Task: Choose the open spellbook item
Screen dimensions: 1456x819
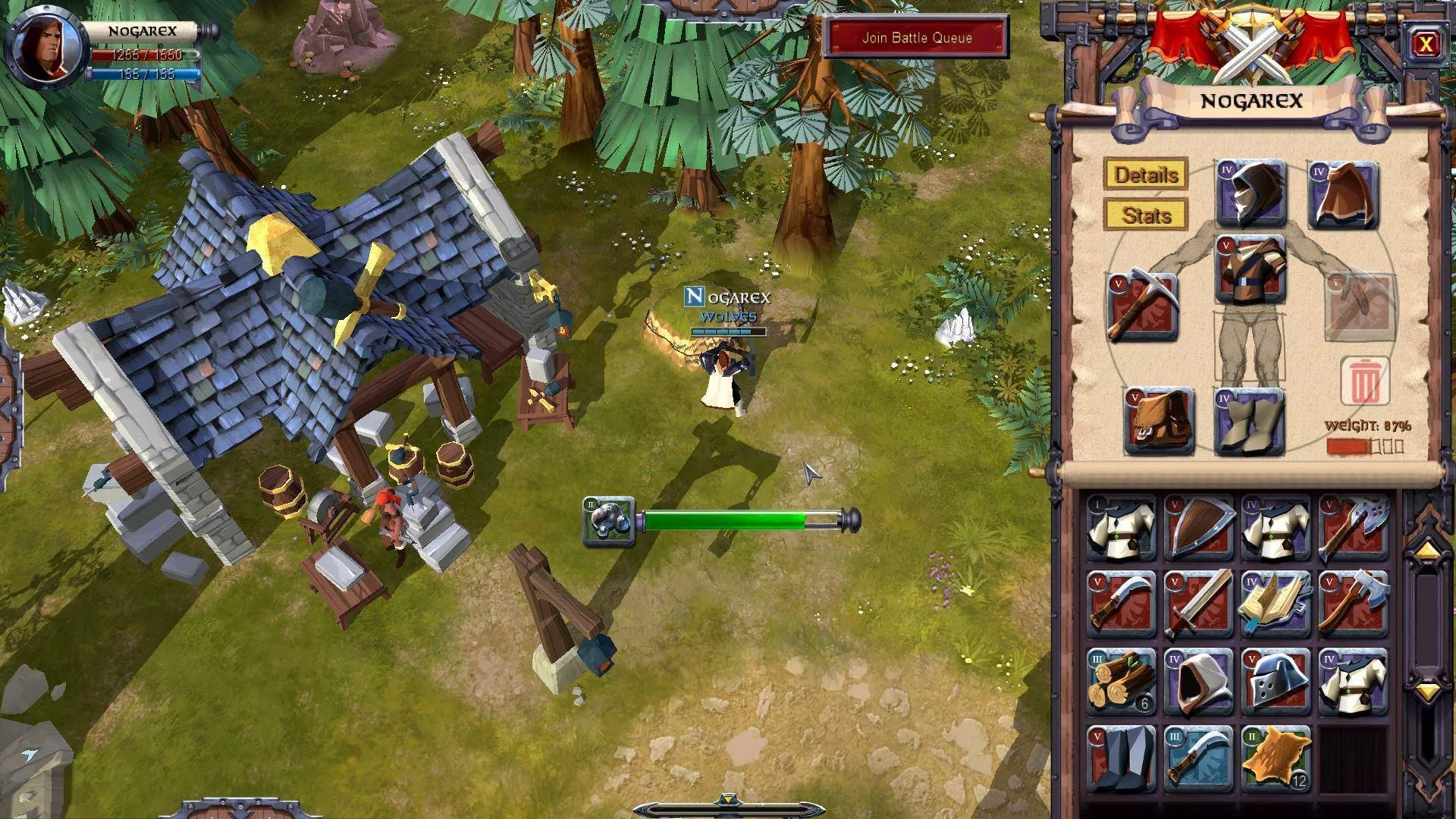Action: pyautogui.click(x=1276, y=604)
